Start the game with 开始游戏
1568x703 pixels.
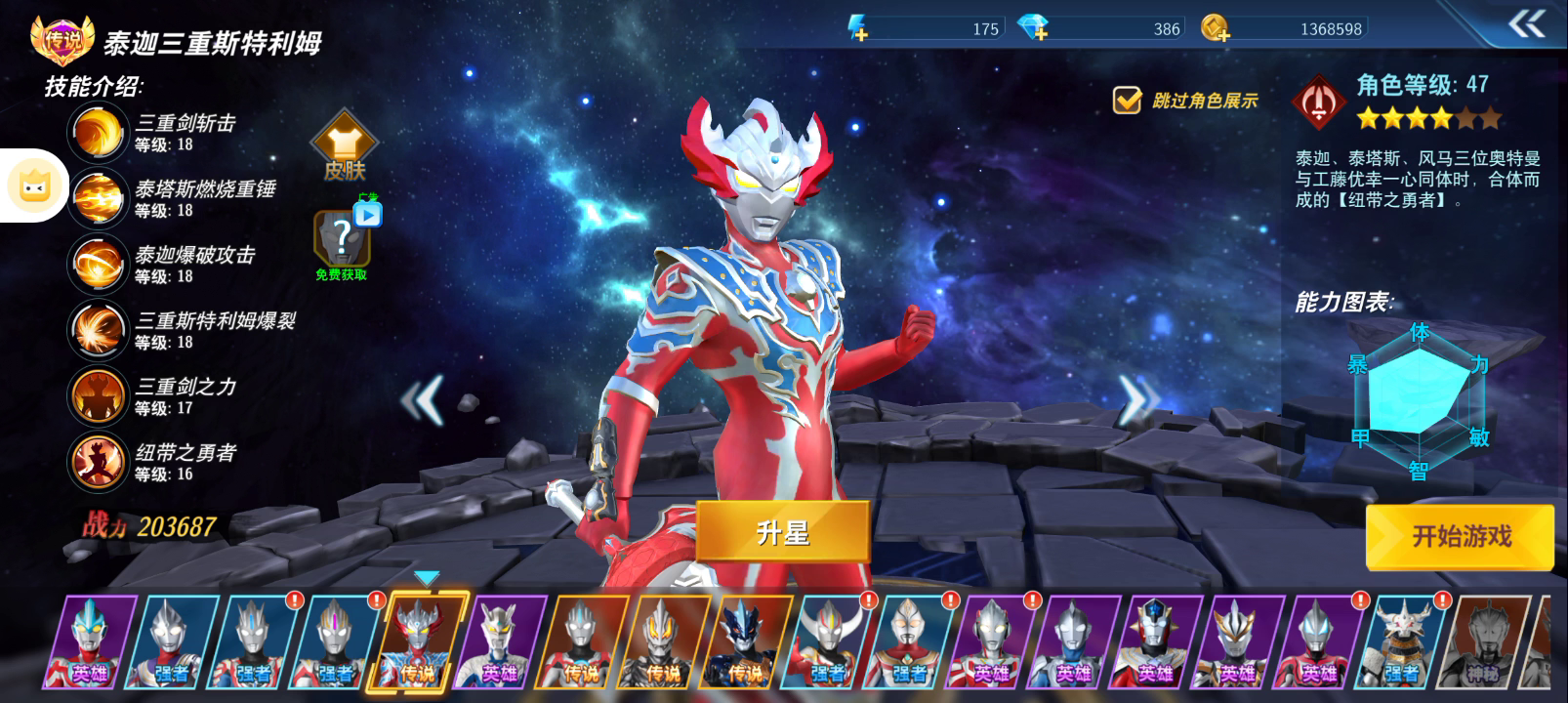(x=1460, y=536)
